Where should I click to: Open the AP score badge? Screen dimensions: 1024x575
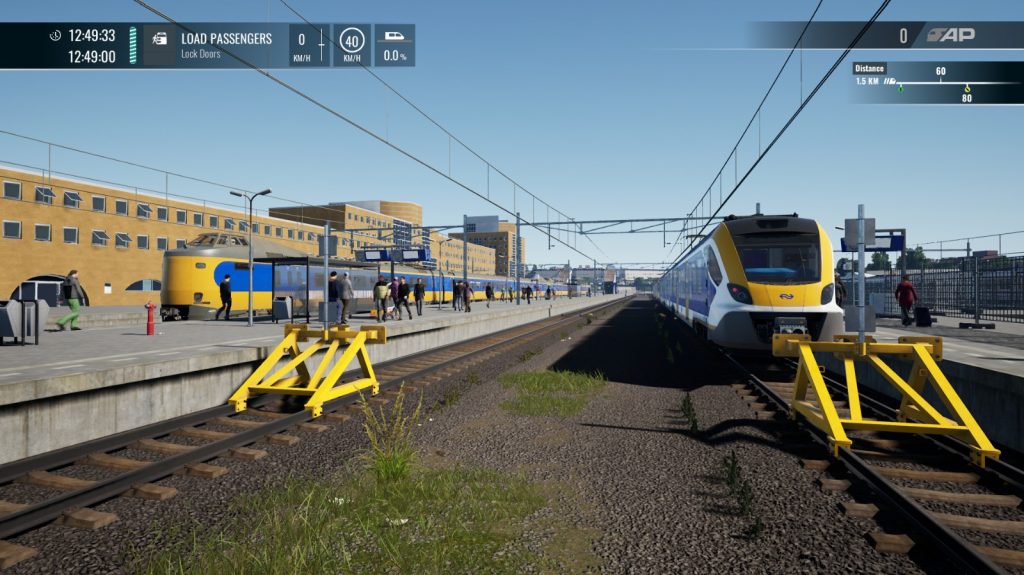[949, 35]
